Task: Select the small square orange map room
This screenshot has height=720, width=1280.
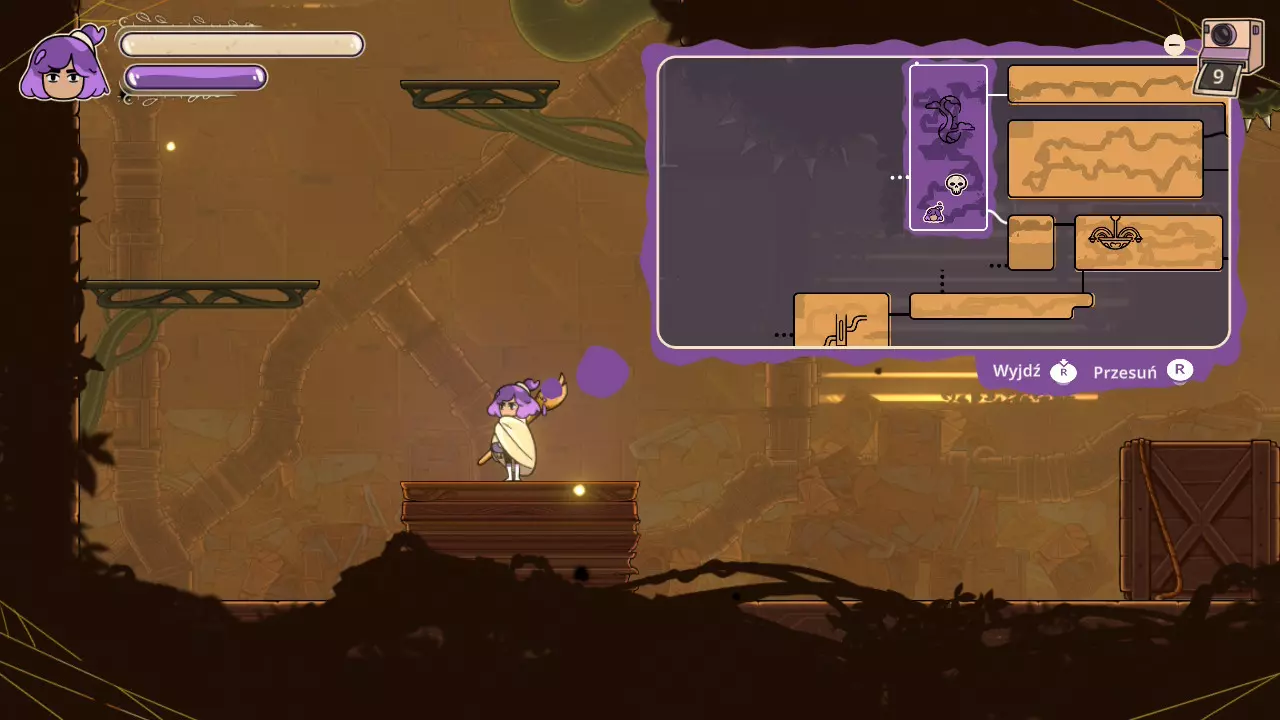Action: (x=1031, y=243)
